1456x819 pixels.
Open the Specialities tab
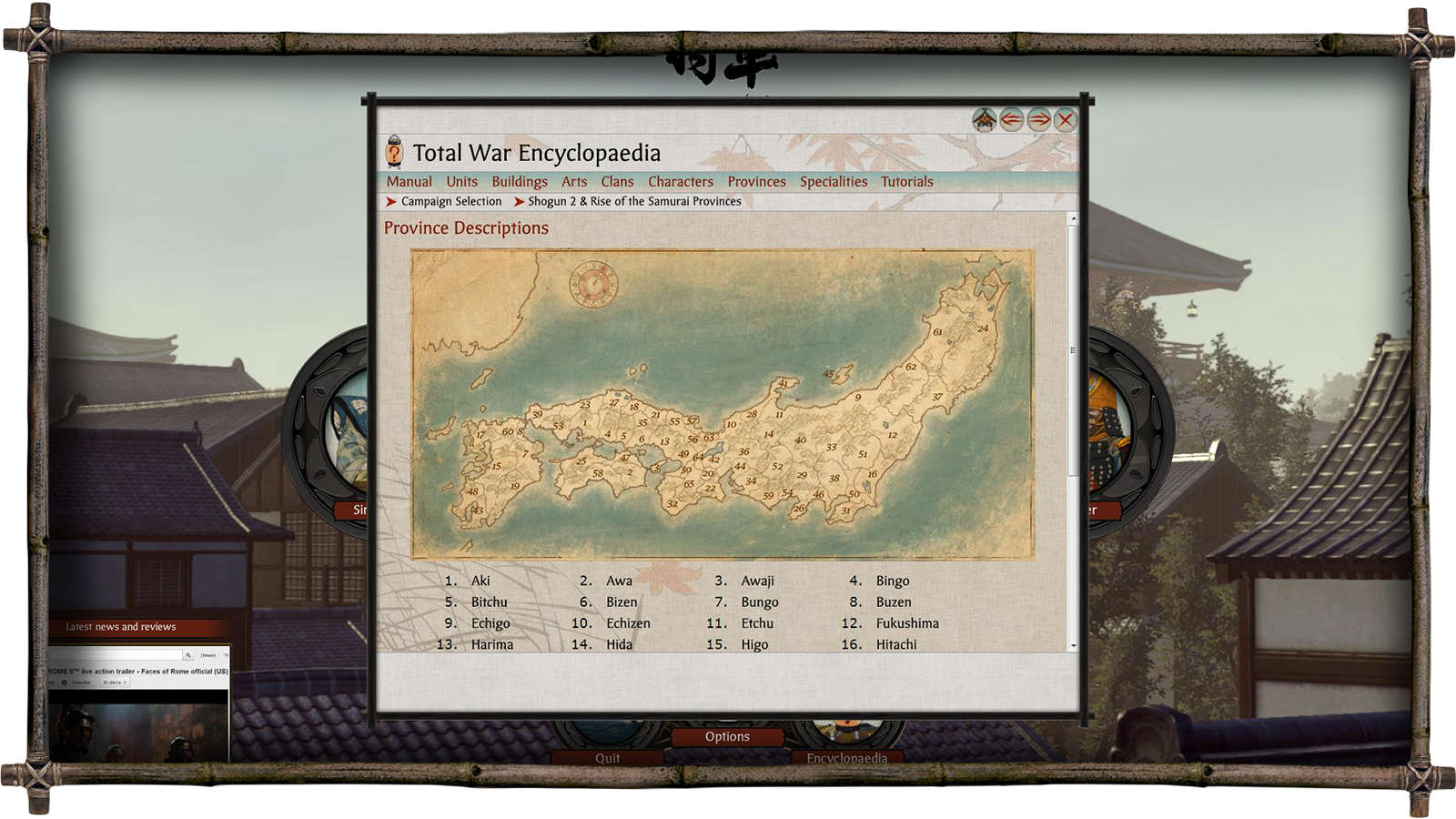click(834, 182)
